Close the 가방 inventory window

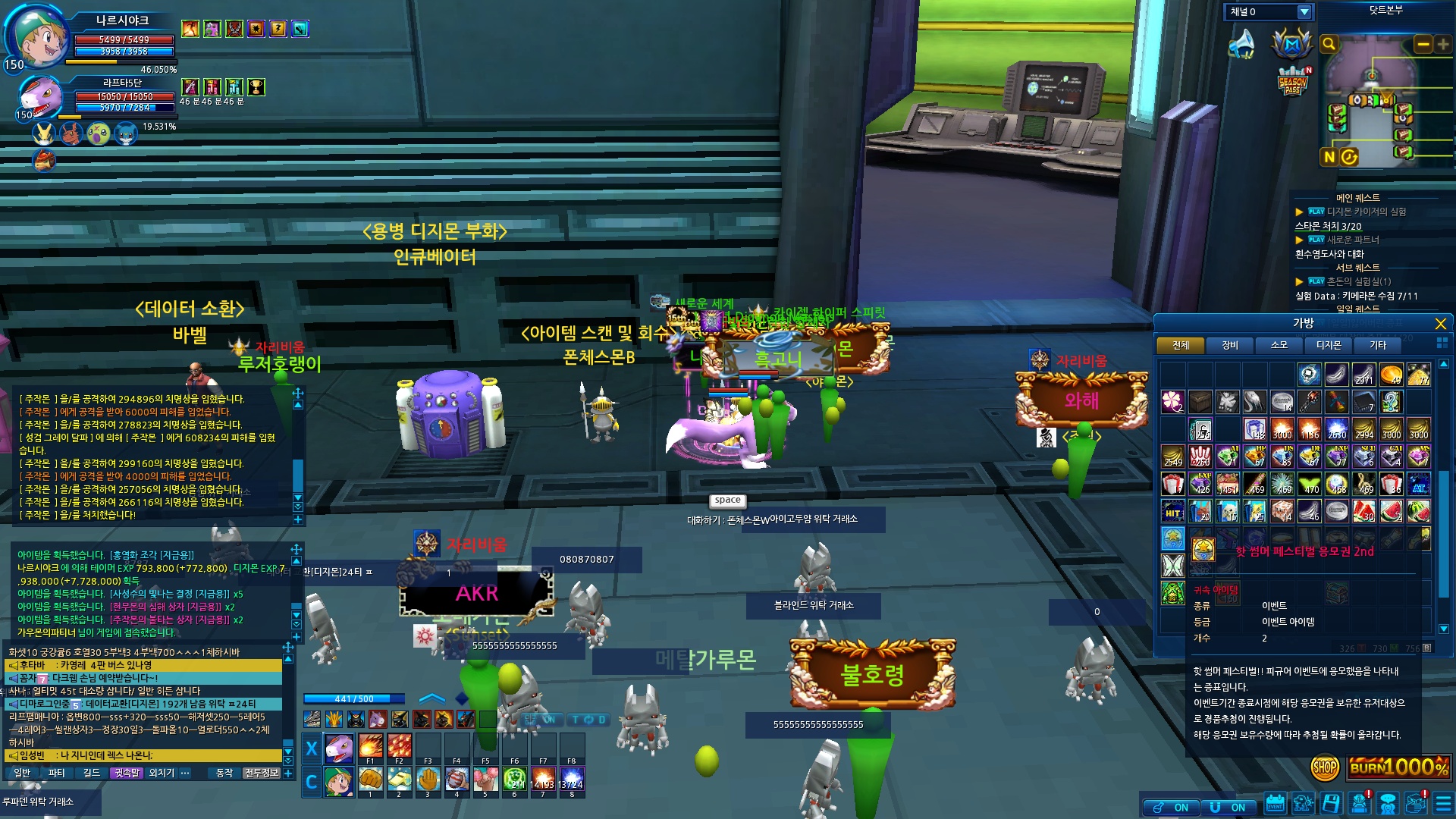tap(1440, 324)
